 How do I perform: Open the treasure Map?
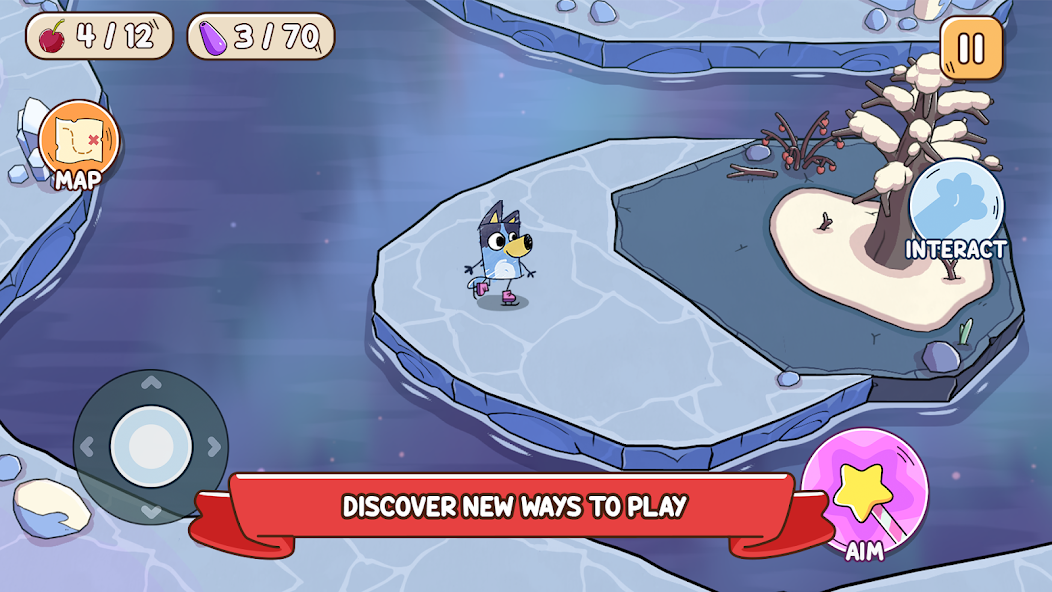[78, 141]
